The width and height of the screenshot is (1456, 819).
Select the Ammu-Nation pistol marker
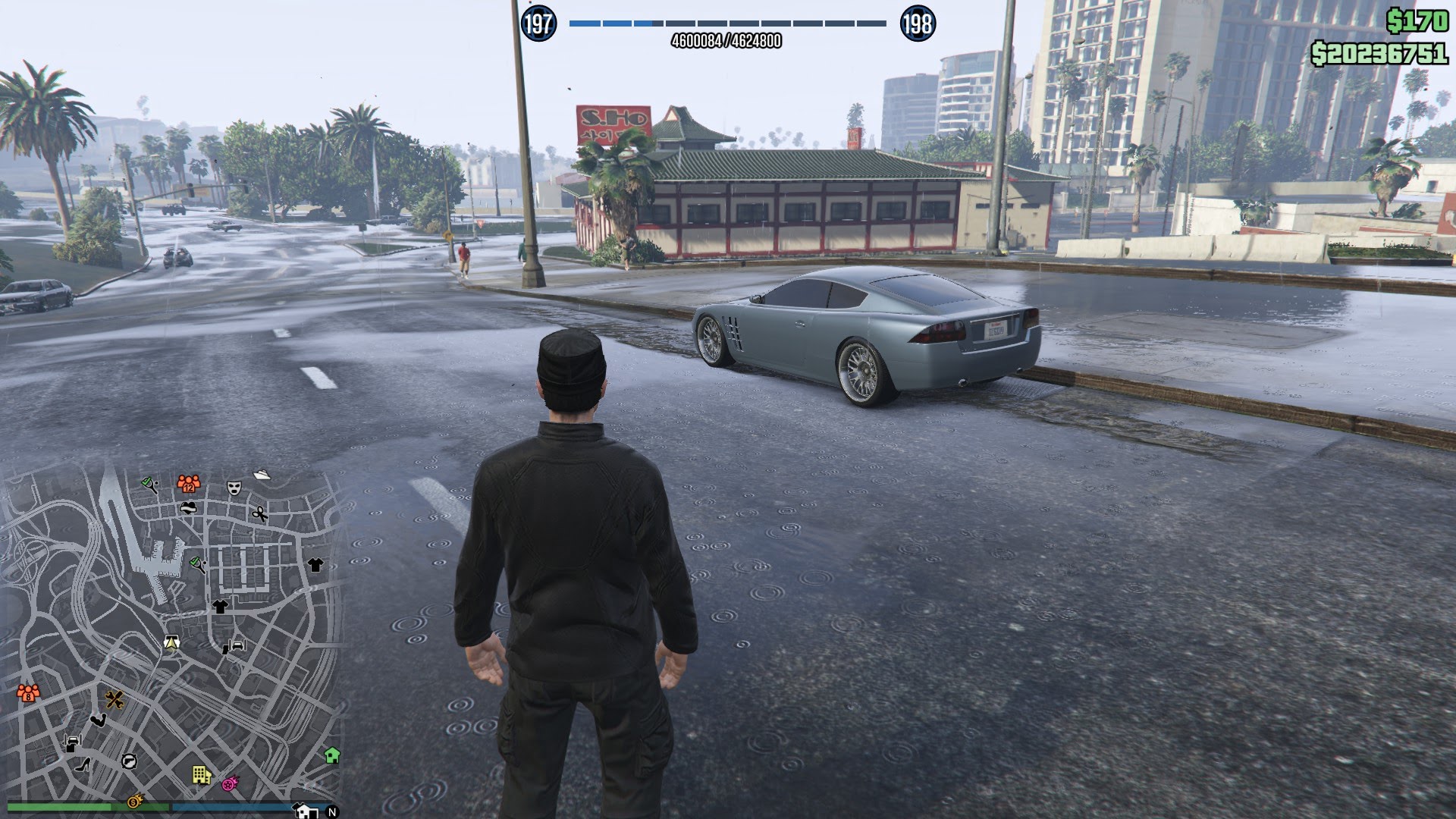[130, 761]
